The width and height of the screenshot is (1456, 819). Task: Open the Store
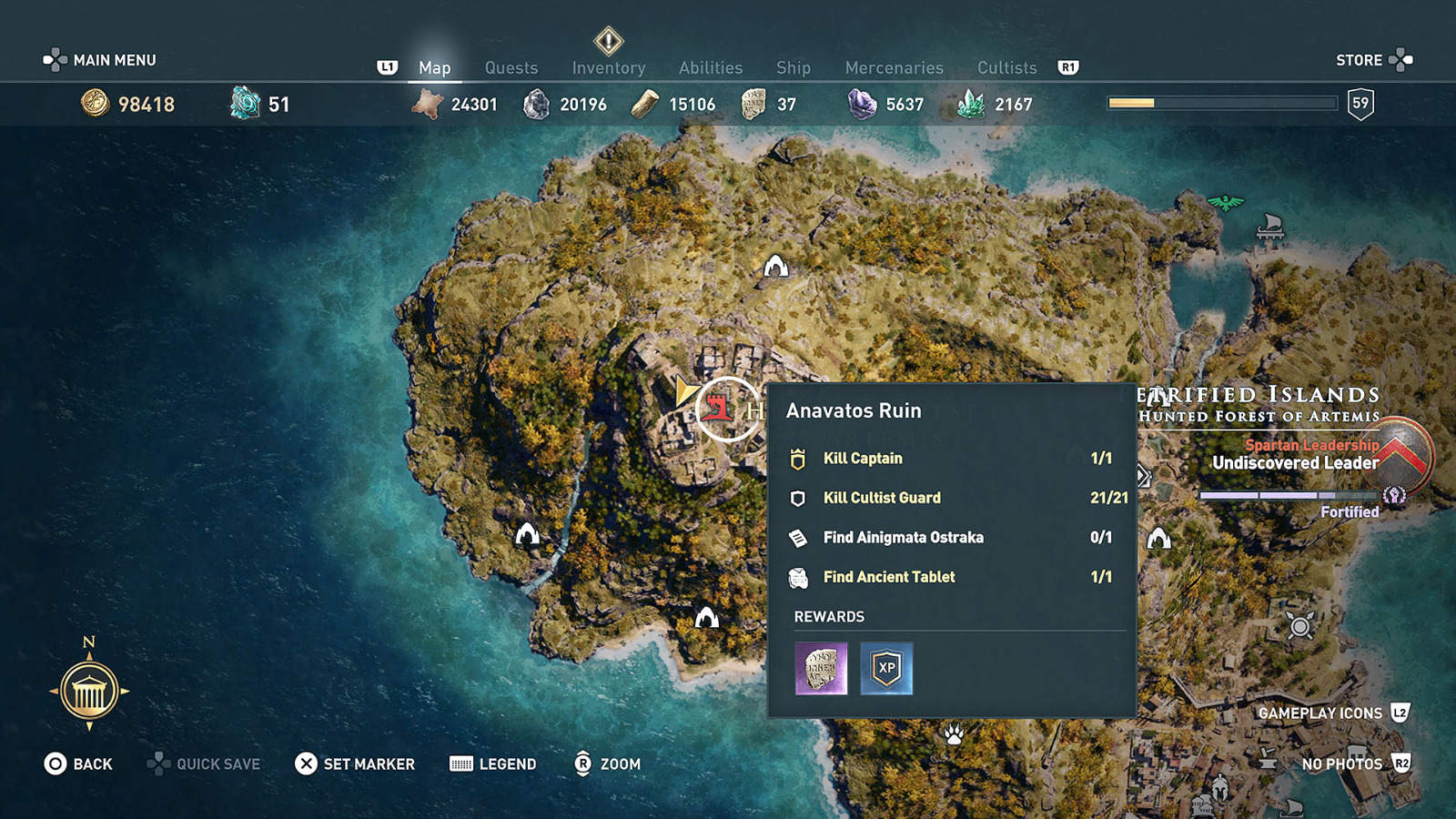click(x=1372, y=60)
